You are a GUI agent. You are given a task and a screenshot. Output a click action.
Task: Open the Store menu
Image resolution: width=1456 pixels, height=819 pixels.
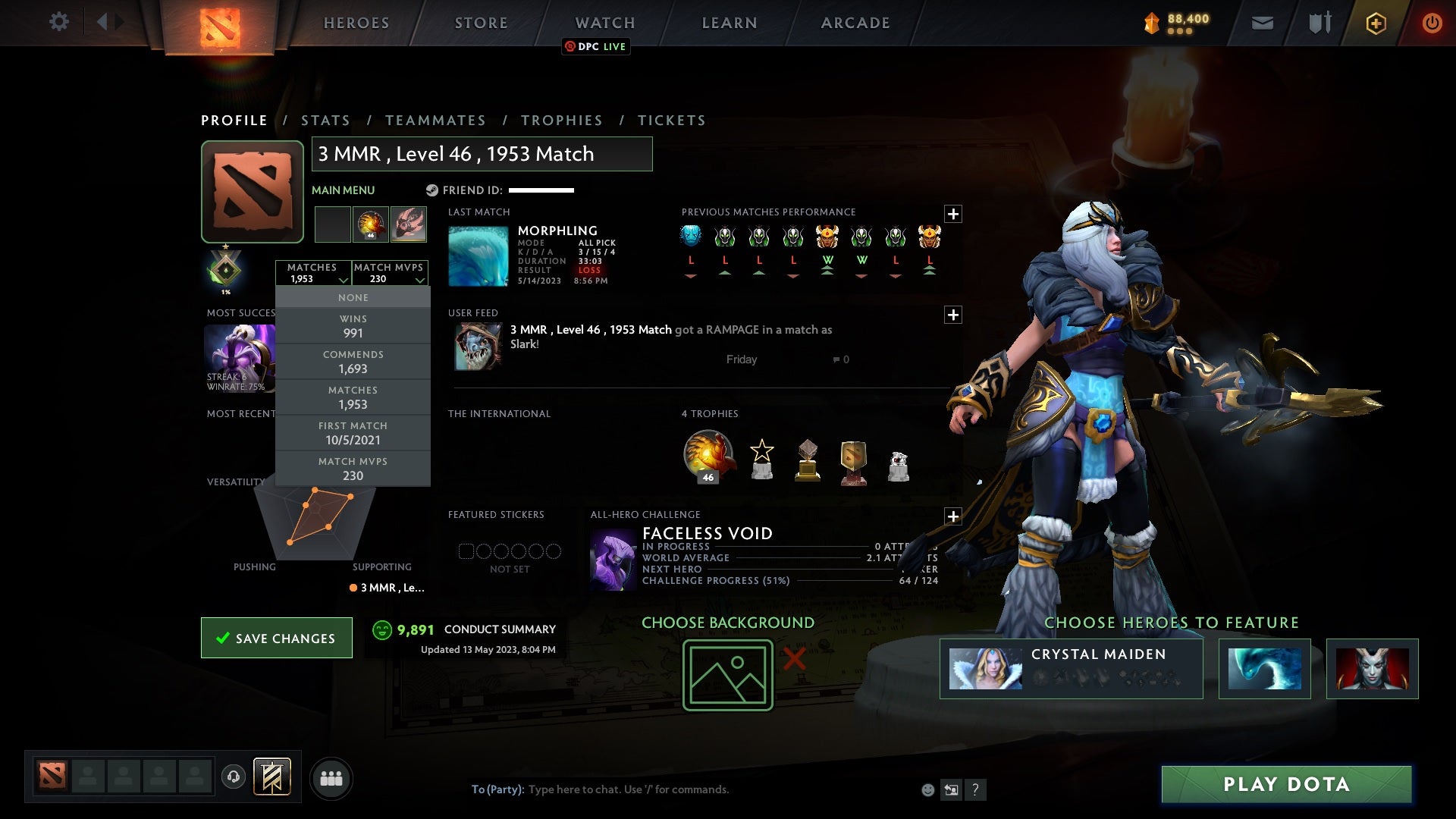click(x=481, y=23)
